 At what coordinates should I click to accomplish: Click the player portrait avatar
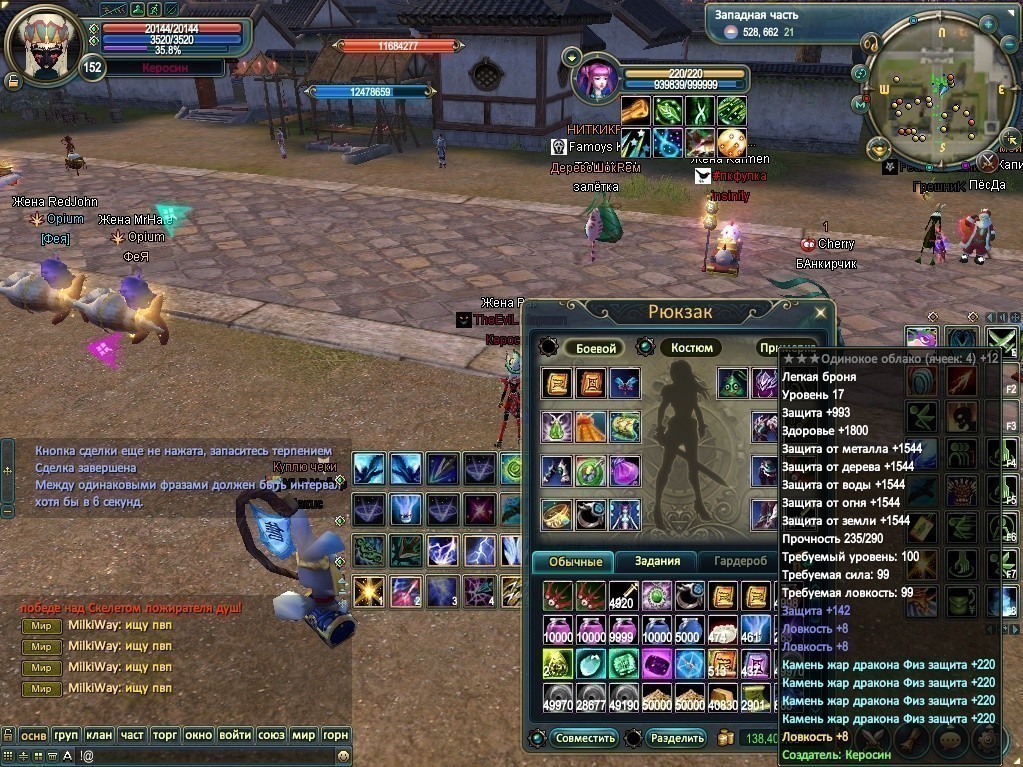[43, 45]
